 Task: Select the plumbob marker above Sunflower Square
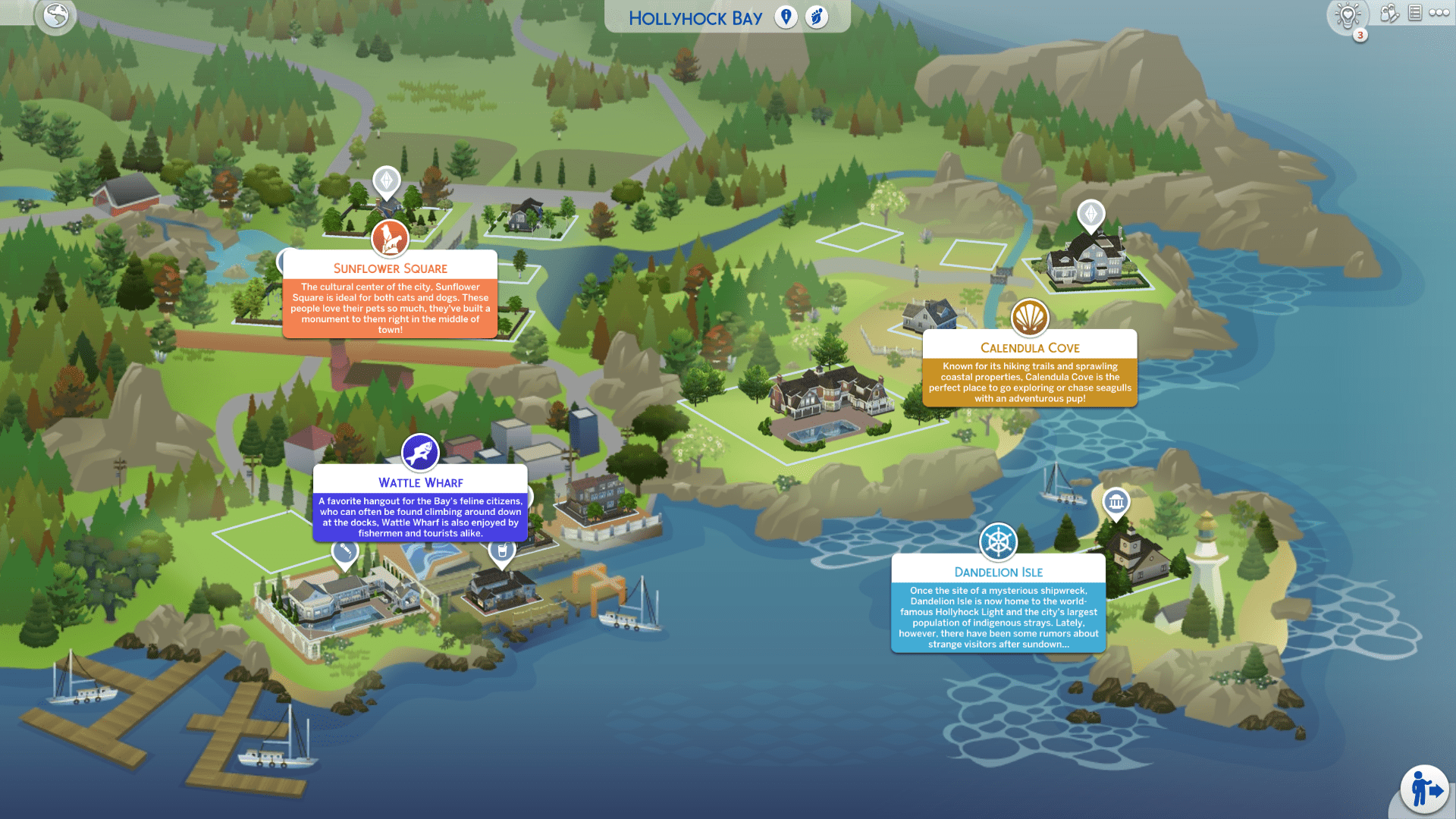coord(387,181)
